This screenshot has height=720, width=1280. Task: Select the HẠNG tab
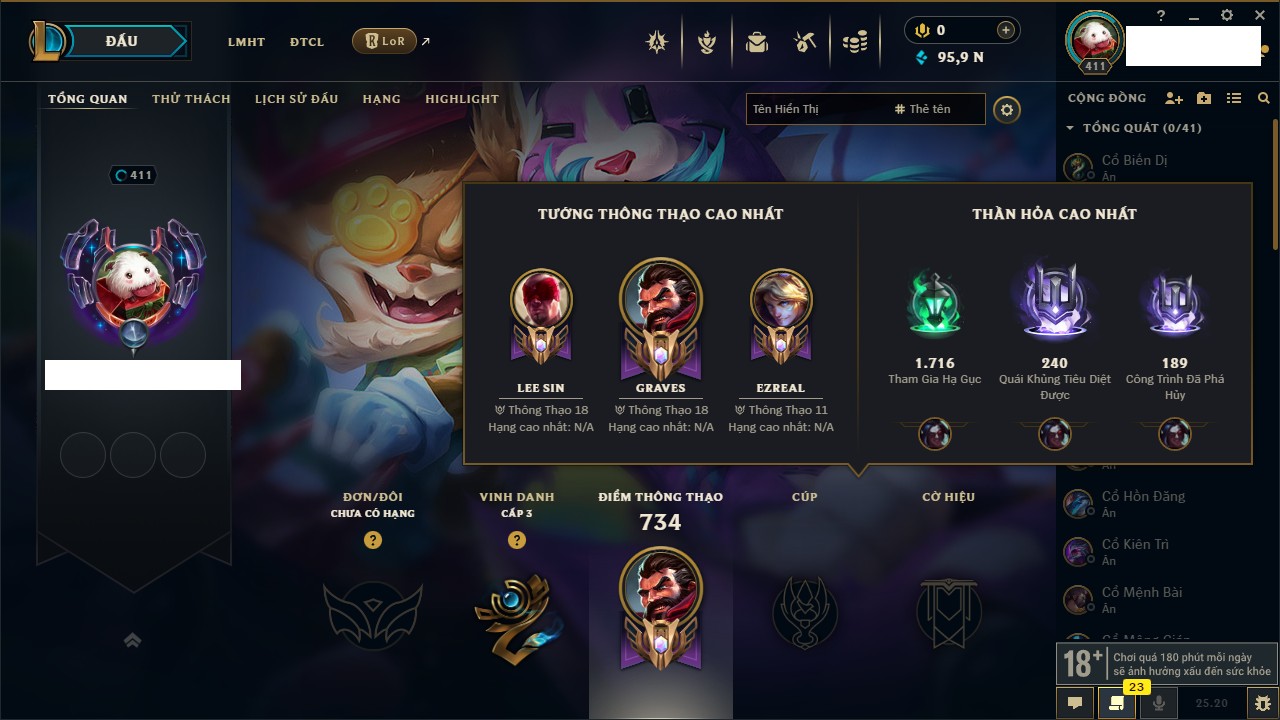coord(381,99)
